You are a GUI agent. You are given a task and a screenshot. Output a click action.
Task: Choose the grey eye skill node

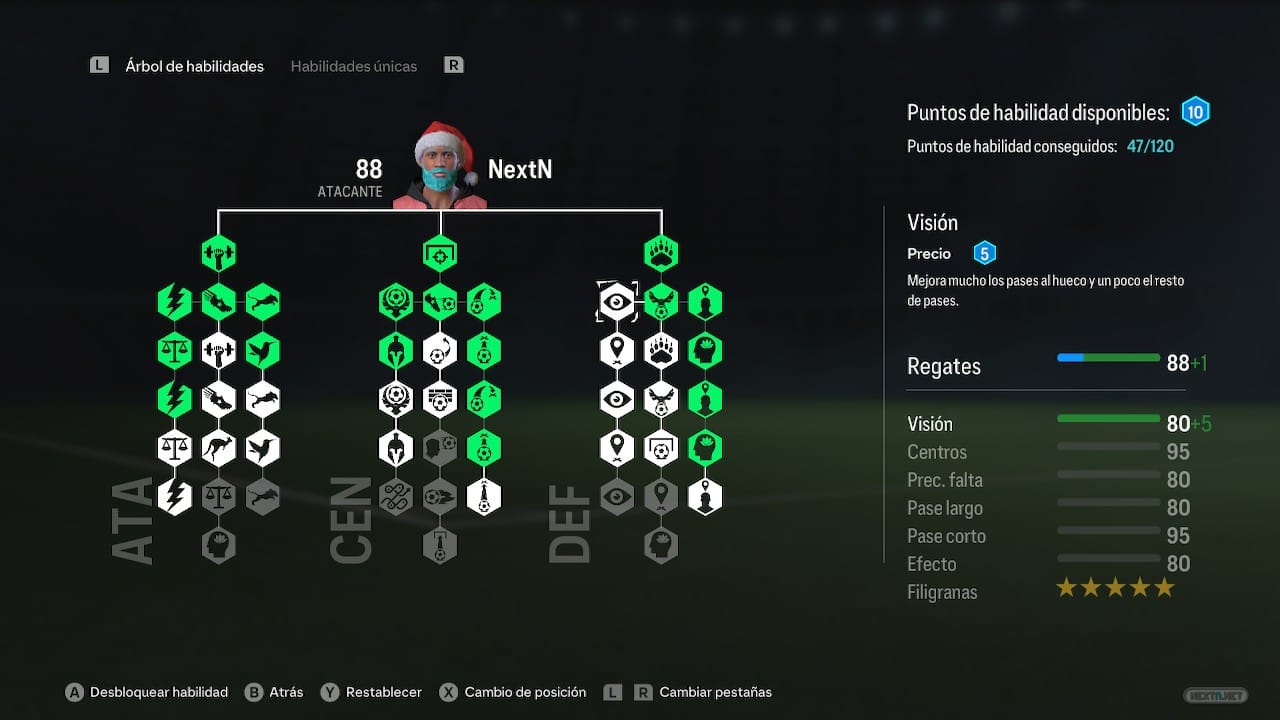(x=617, y=496)
